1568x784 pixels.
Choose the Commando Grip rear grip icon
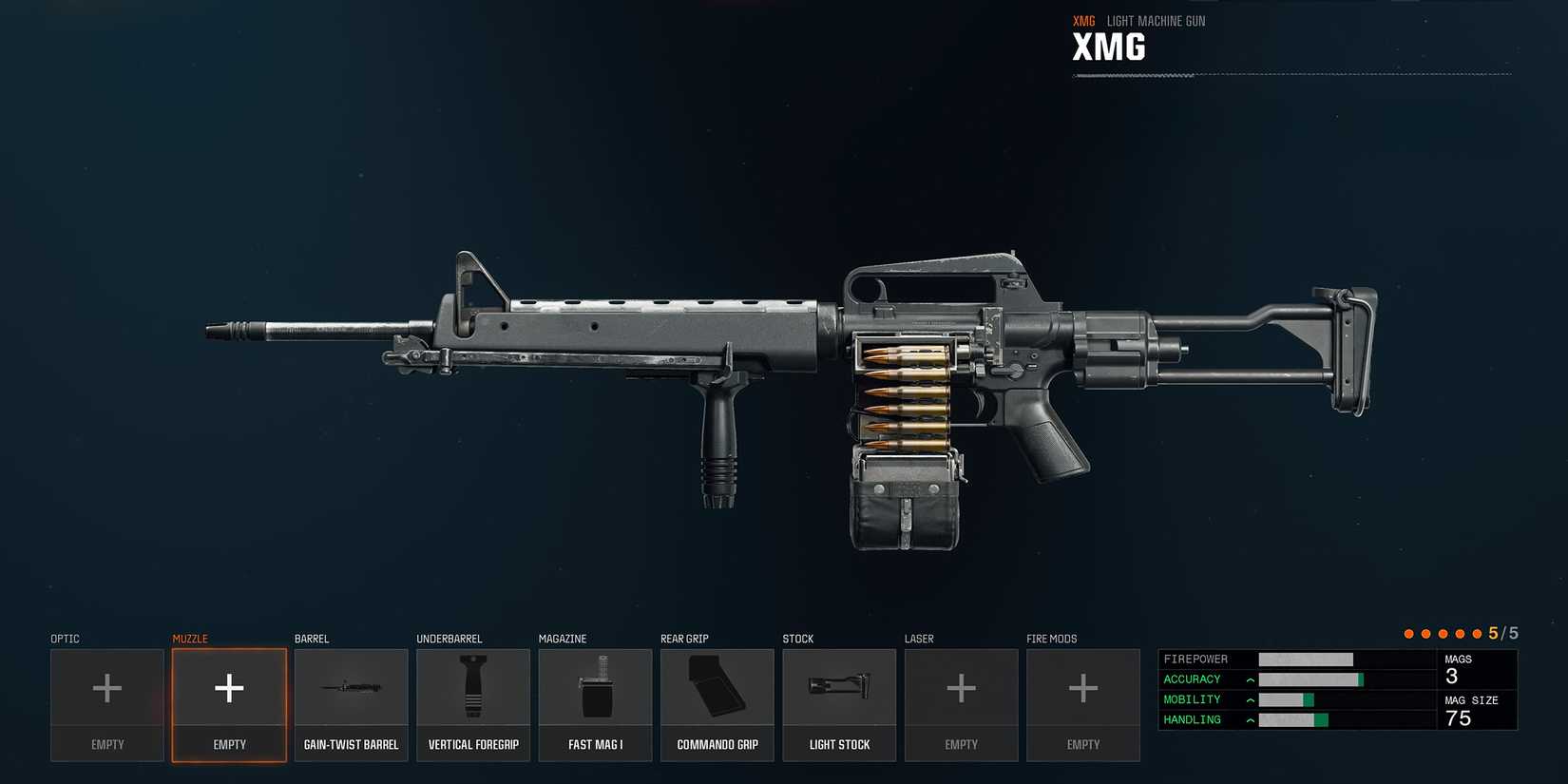(717, 687)
